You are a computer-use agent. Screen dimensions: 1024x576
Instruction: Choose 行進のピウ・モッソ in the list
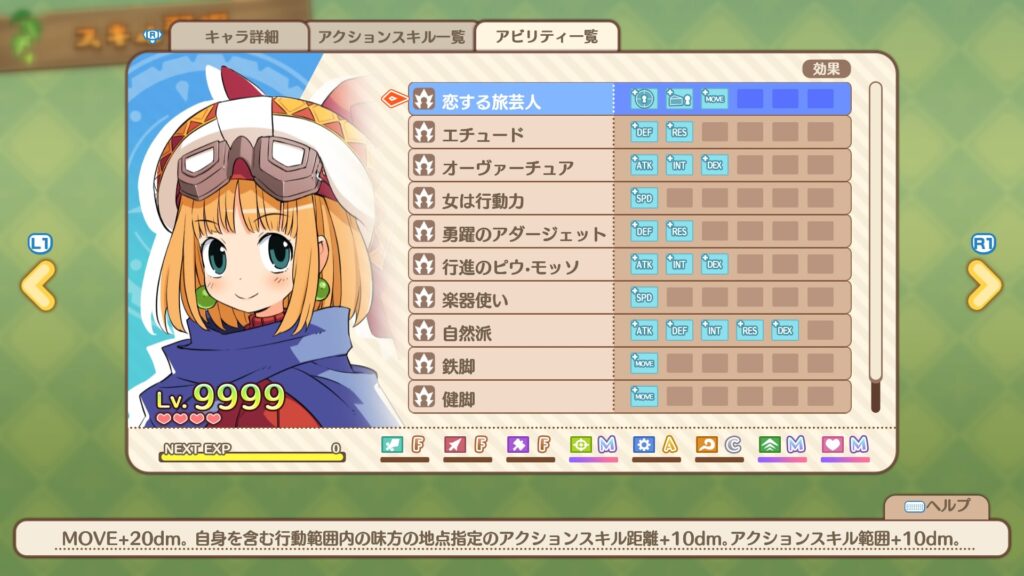coord(512,265)
